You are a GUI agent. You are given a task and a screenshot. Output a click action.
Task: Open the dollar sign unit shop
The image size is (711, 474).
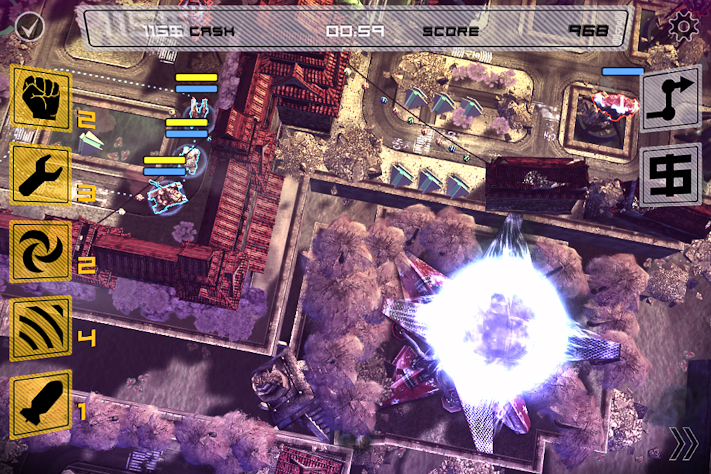(670, 176)
